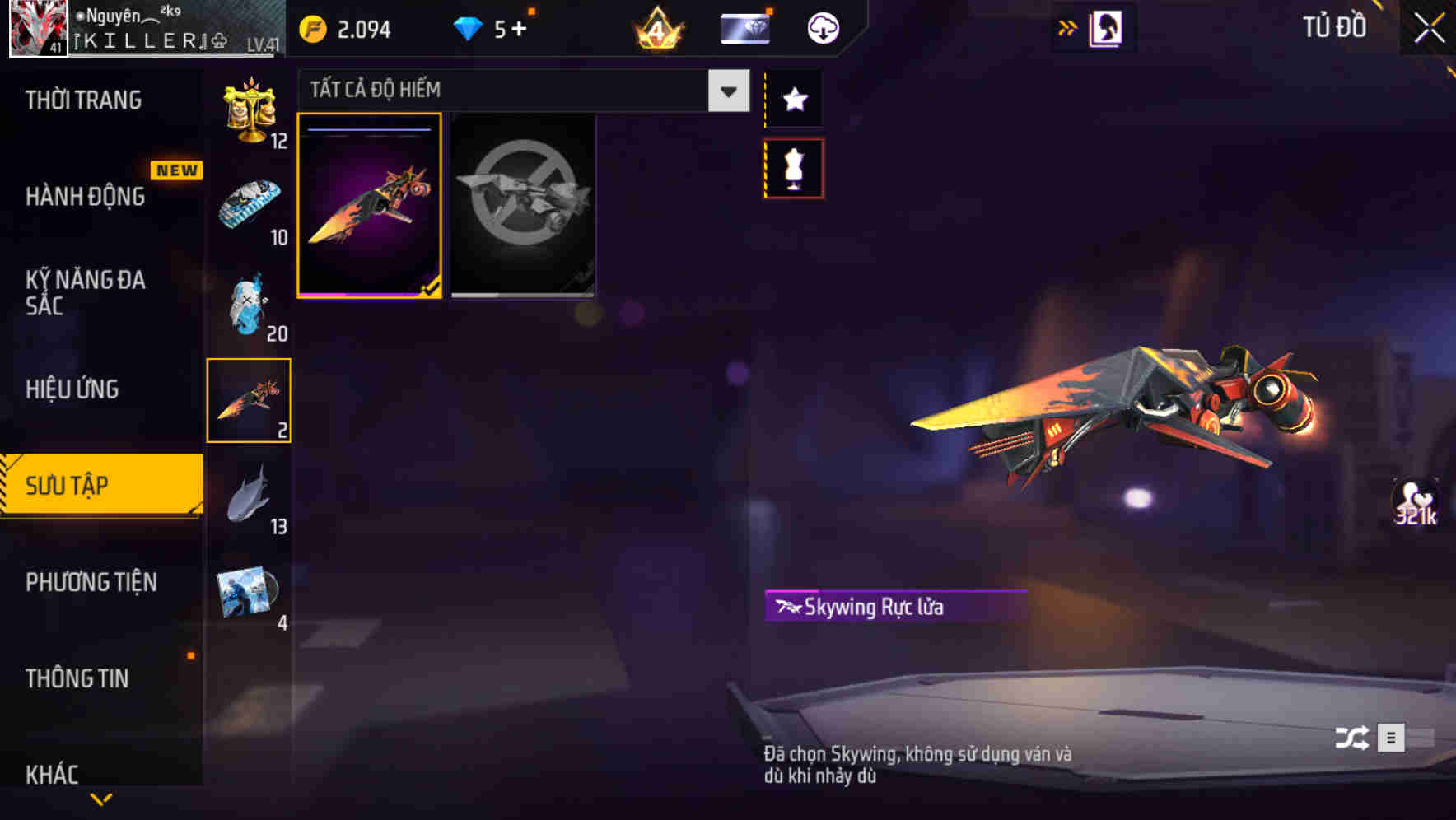Select the Skywing Rực lửa thumbnail
This screenshot has height=820, width=1456.
(x=370, y=206)
